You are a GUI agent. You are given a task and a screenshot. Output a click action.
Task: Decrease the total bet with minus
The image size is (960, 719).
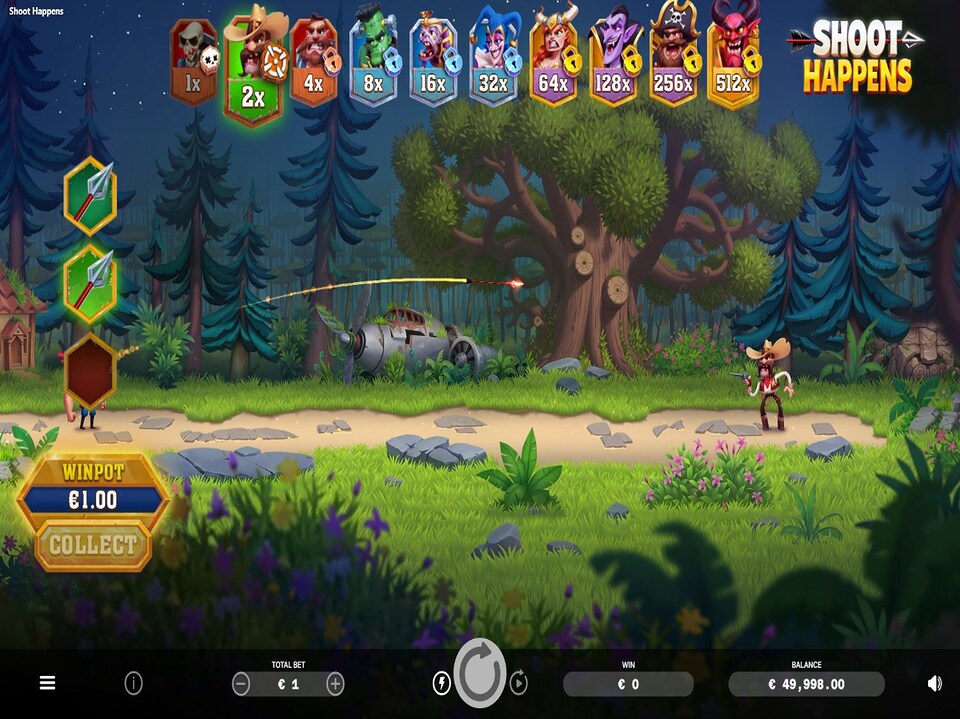241,684
